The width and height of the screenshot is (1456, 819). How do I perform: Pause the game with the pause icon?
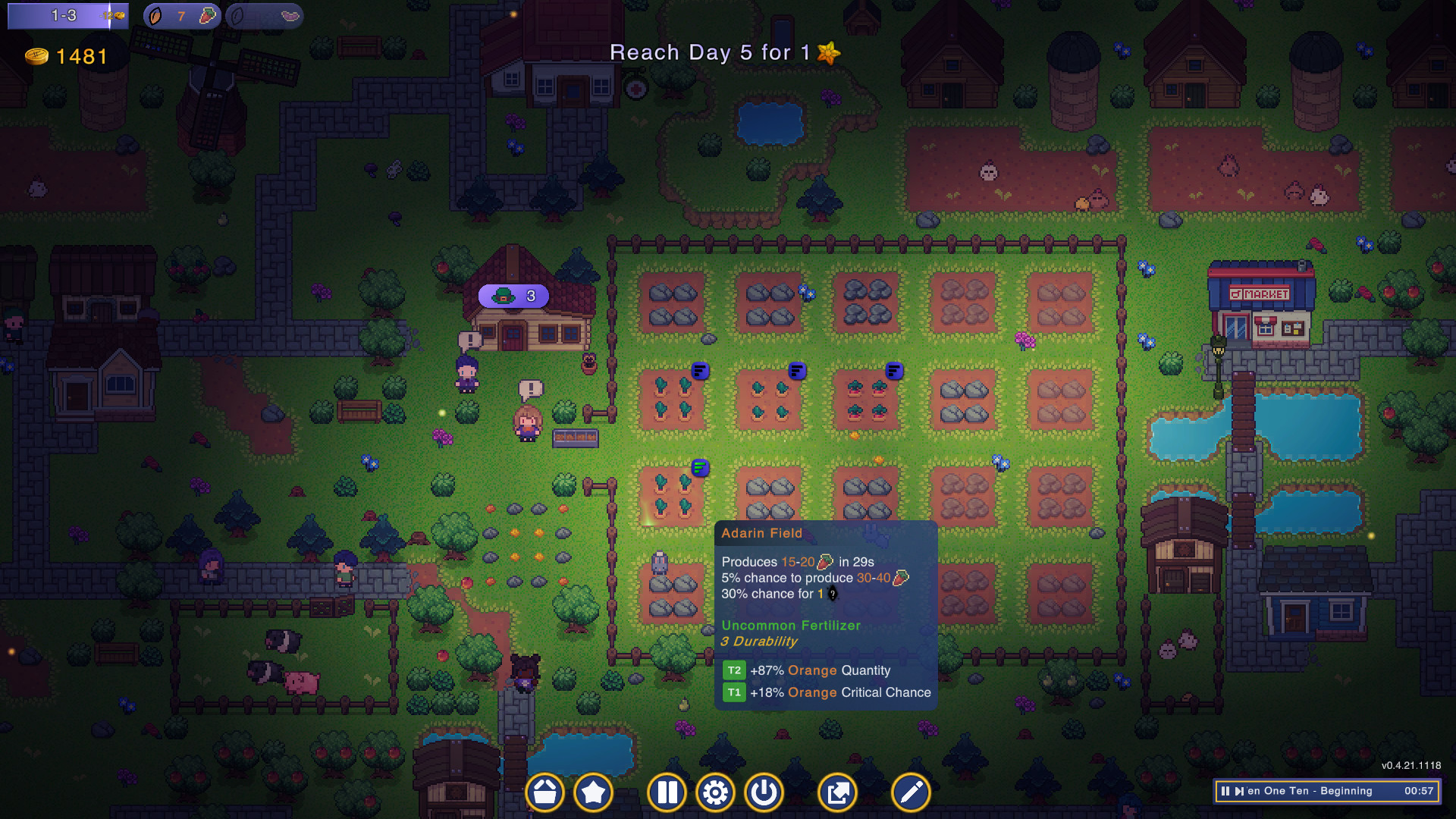[x=667, y=792]
